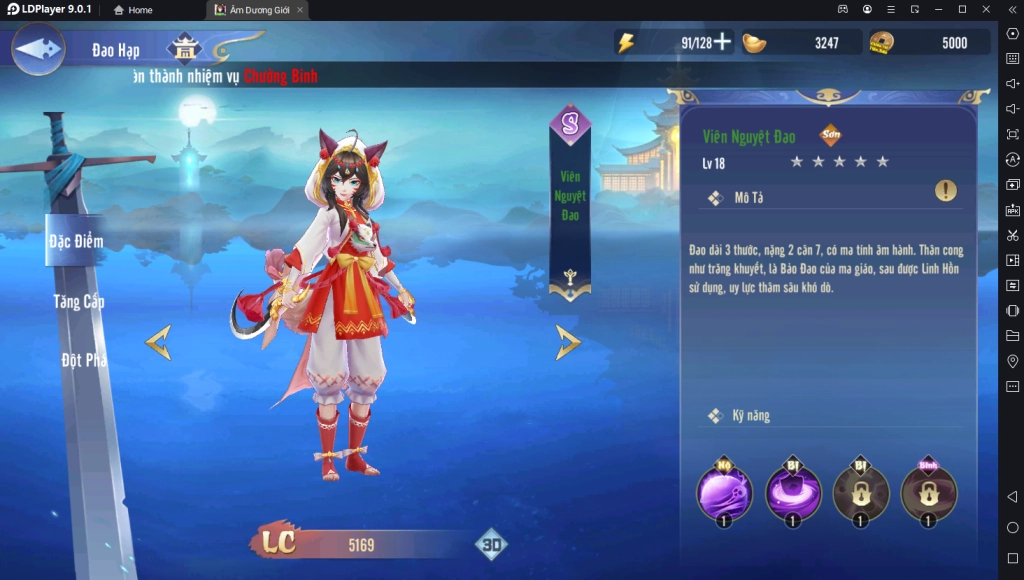This screenshot has width=1024, height=580.
Task: Tap the fourth locked skill labeled Binh
Action: [929, 492]
